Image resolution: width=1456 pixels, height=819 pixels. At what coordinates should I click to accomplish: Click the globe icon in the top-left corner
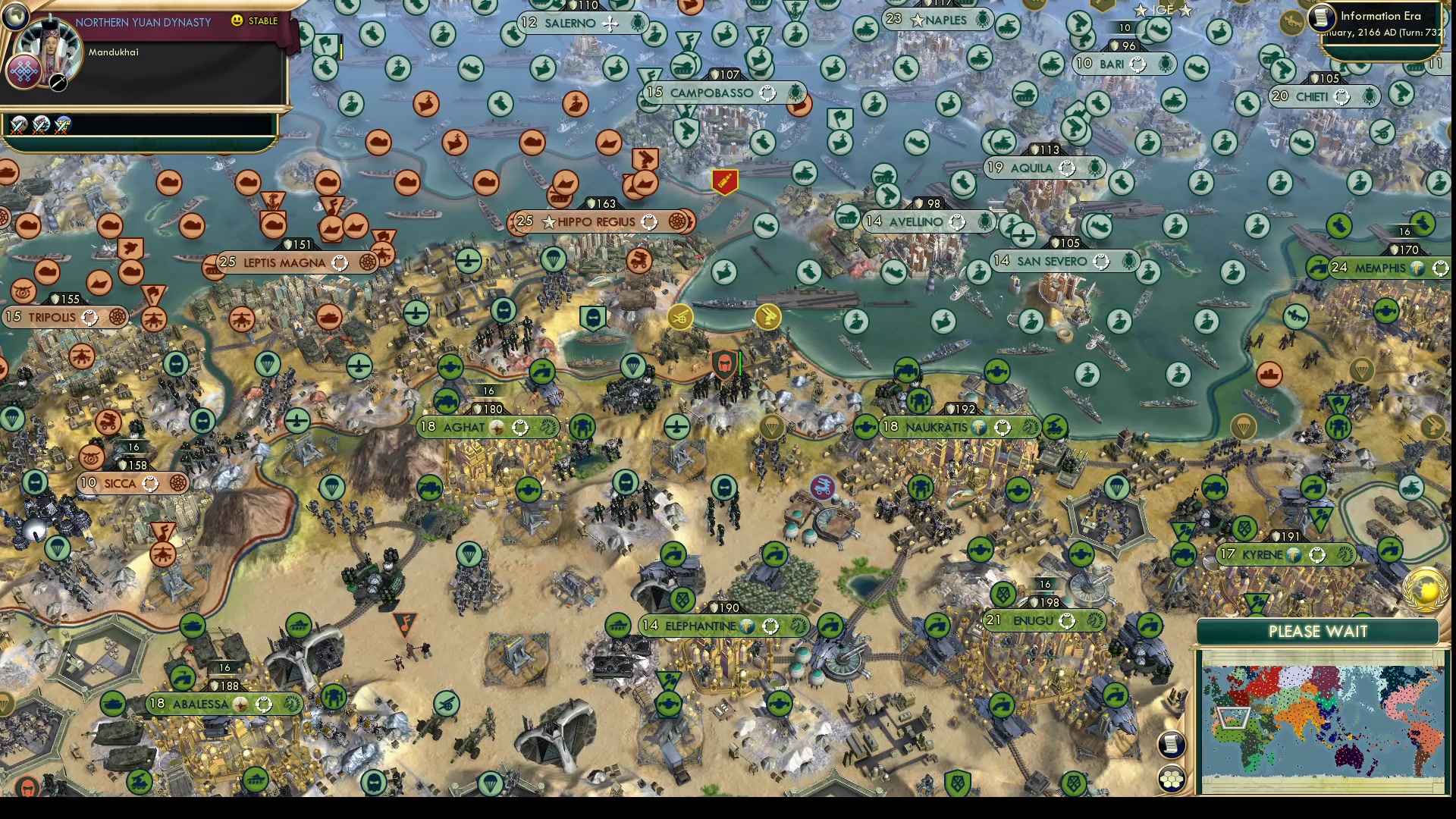[15, 16]
